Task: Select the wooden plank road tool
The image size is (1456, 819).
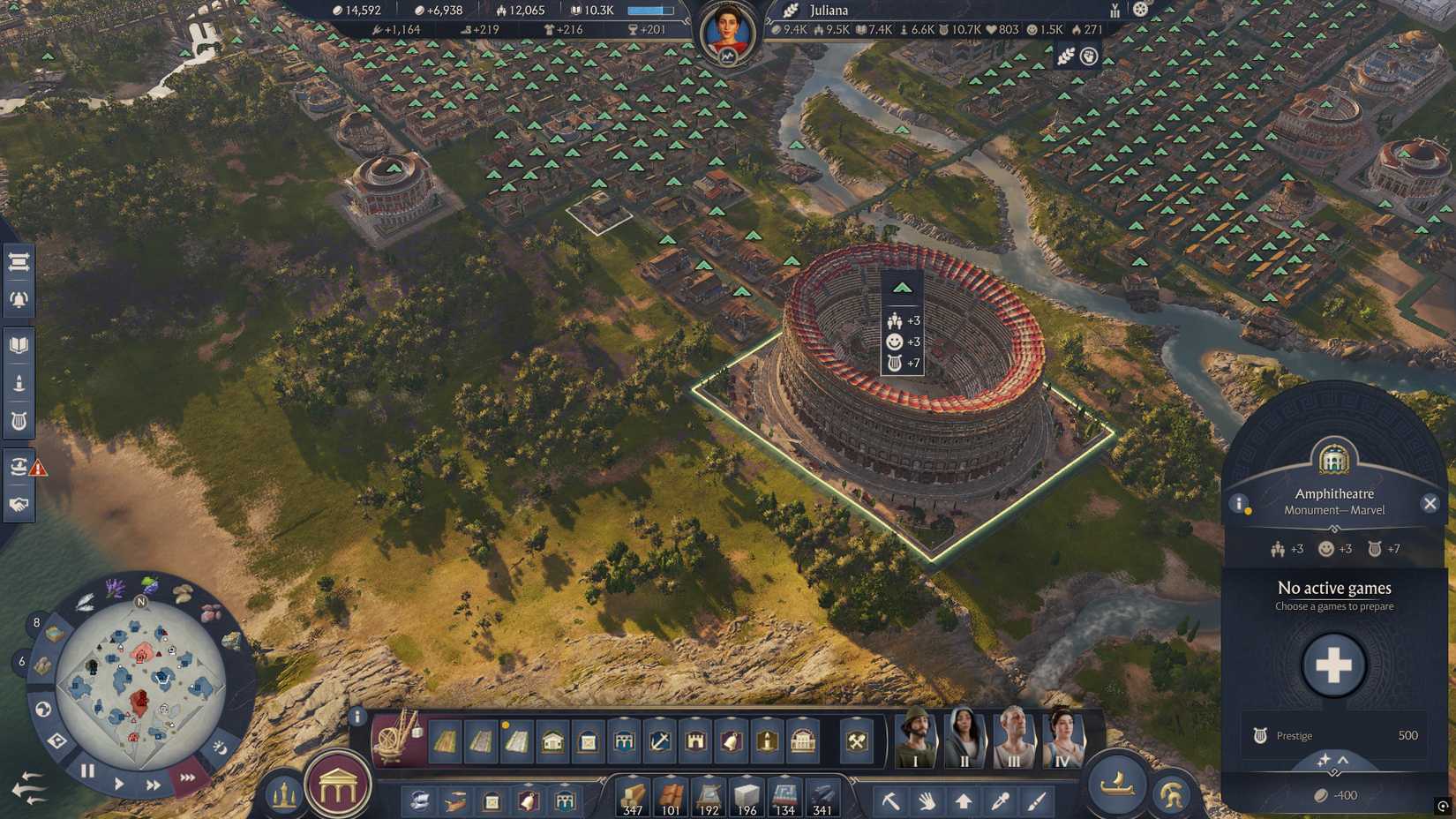Action: pyautogui.click(x=445, y=742)
